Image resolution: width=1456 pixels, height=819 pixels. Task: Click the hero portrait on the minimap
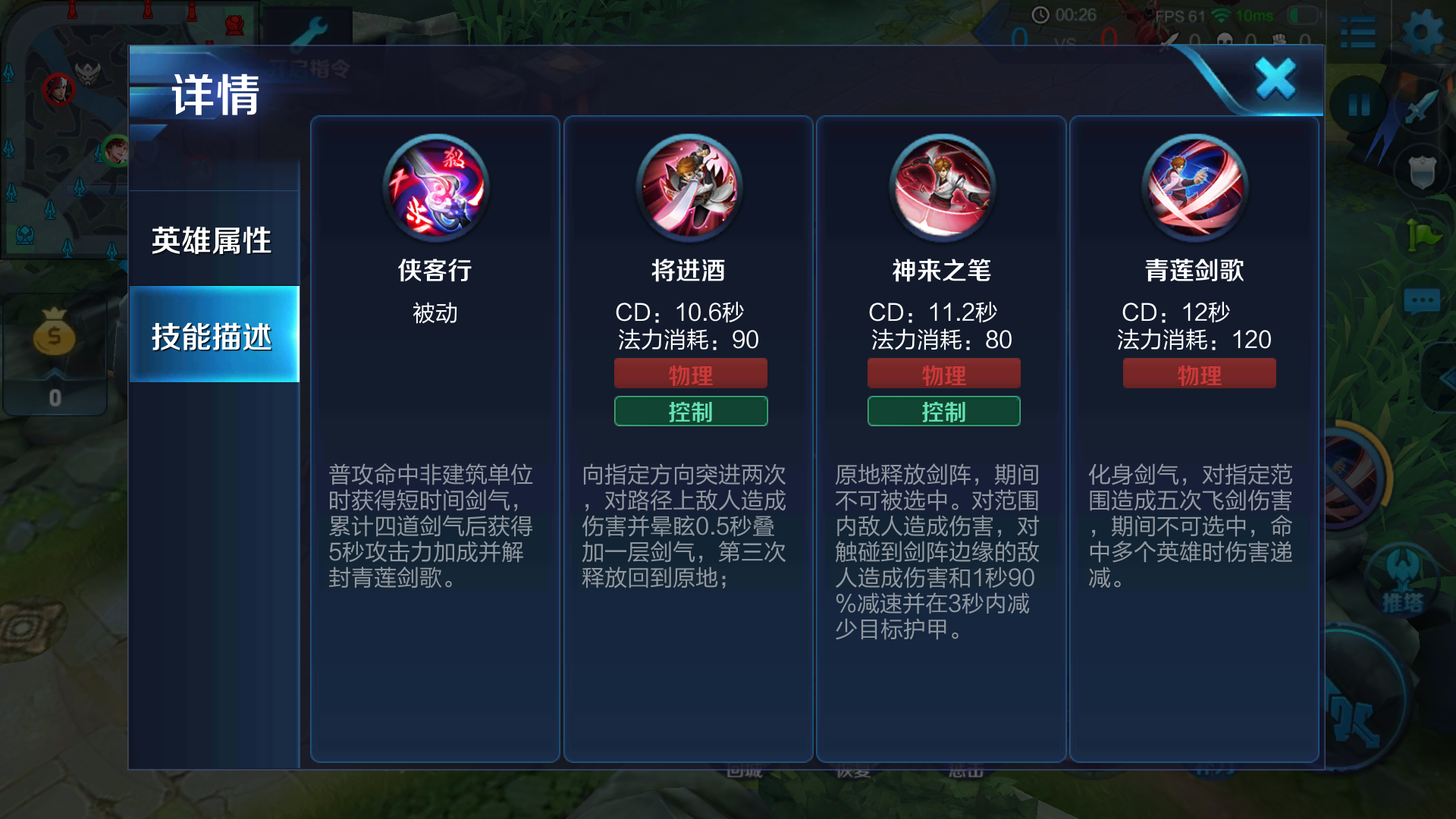point(61,89)
